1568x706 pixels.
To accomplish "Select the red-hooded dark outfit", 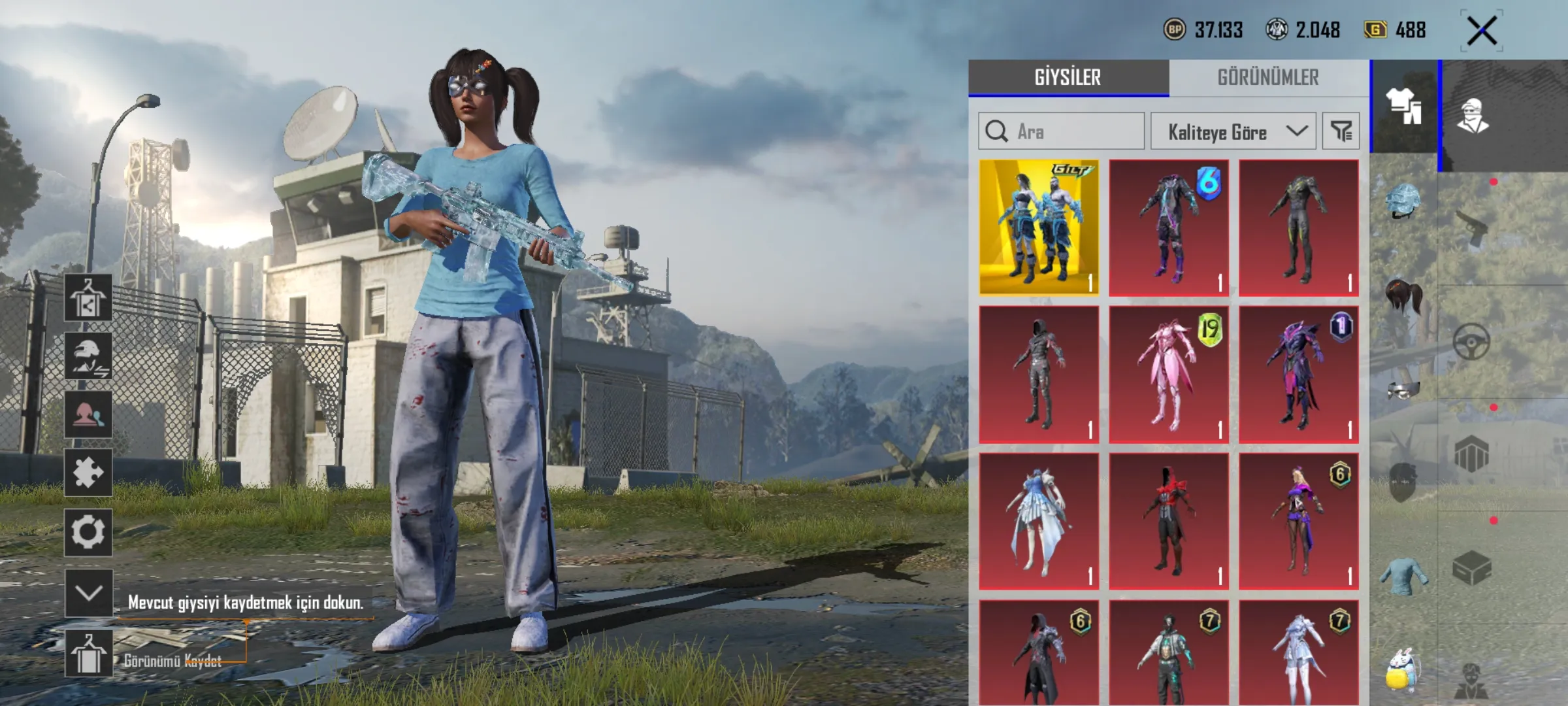I will 1168,522.
